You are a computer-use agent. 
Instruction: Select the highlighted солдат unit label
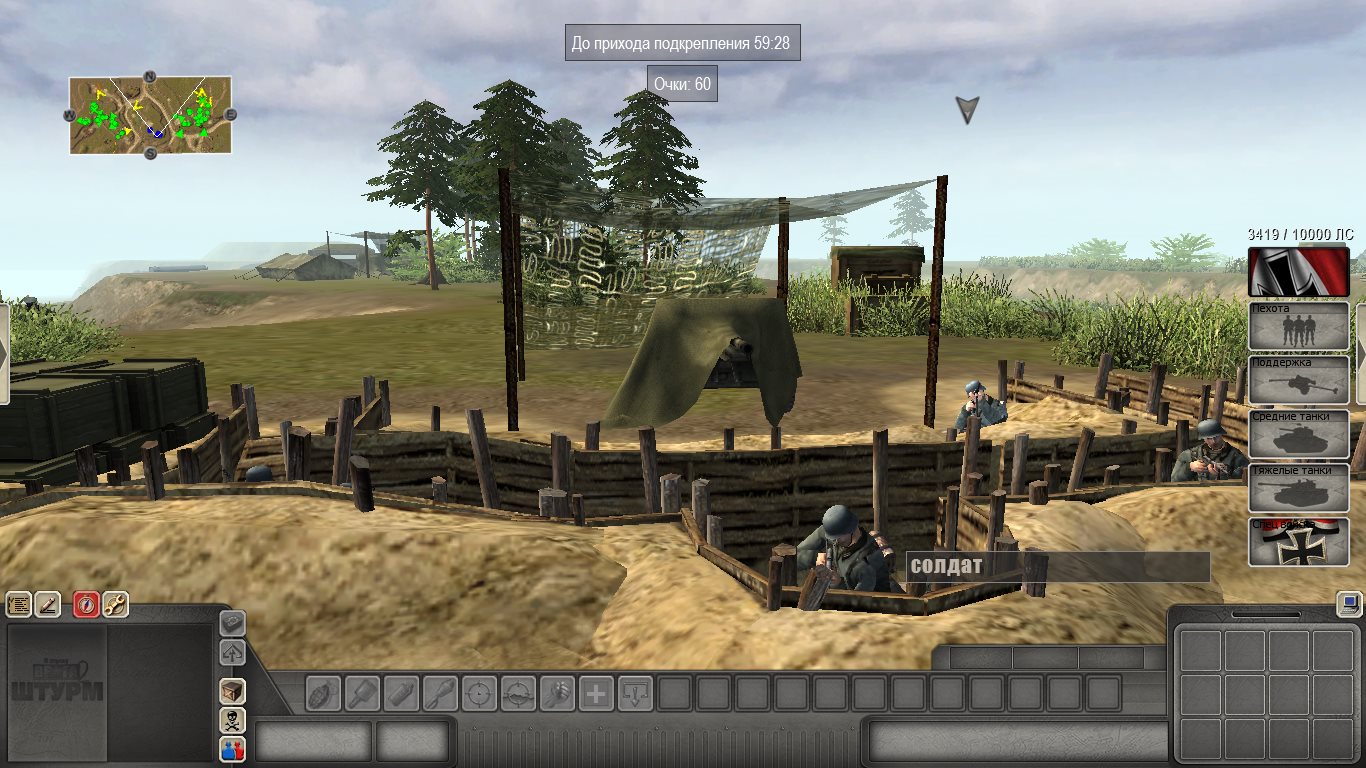click(x=1057, y=567)
